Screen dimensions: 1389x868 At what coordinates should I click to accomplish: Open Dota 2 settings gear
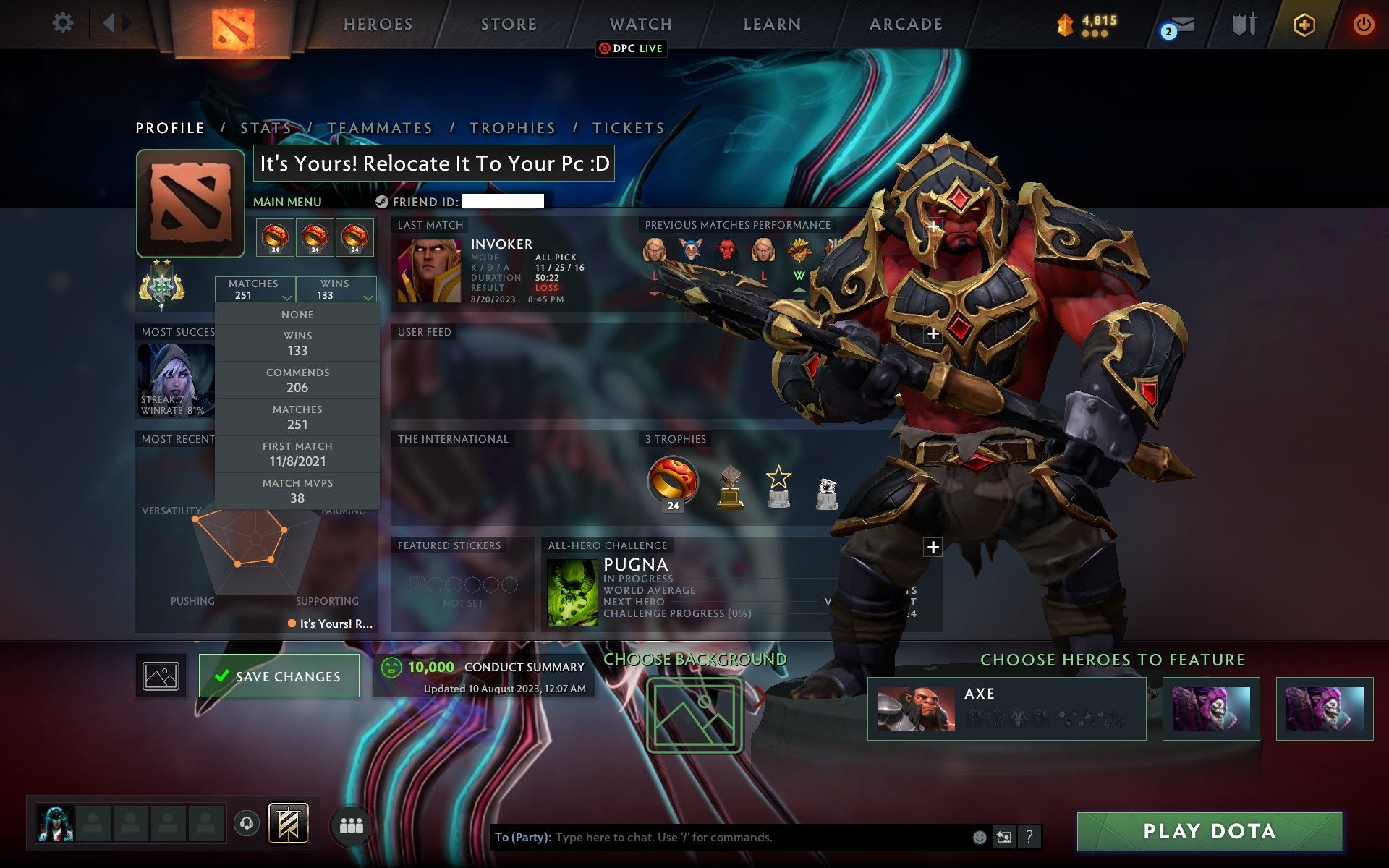tap(64, 23)
